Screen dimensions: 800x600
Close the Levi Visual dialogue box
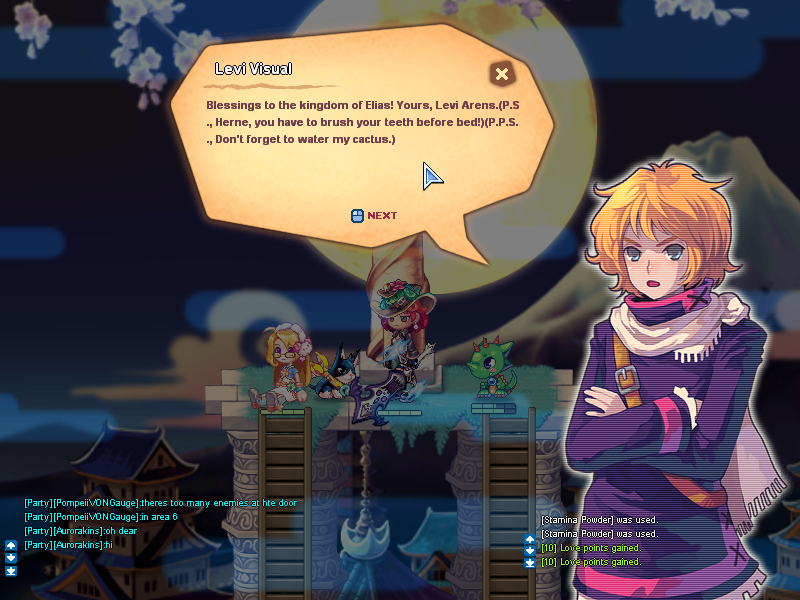502,73
